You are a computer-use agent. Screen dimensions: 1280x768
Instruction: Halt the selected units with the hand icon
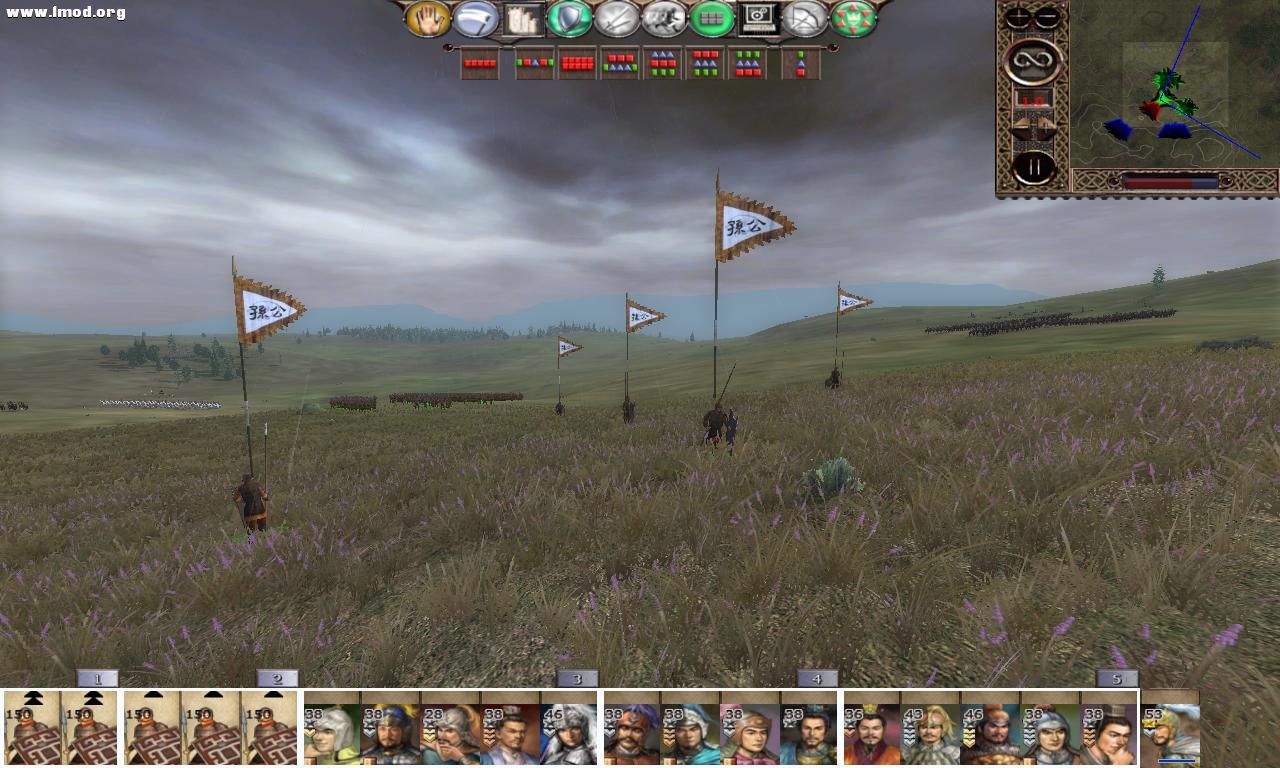[428, 19]
